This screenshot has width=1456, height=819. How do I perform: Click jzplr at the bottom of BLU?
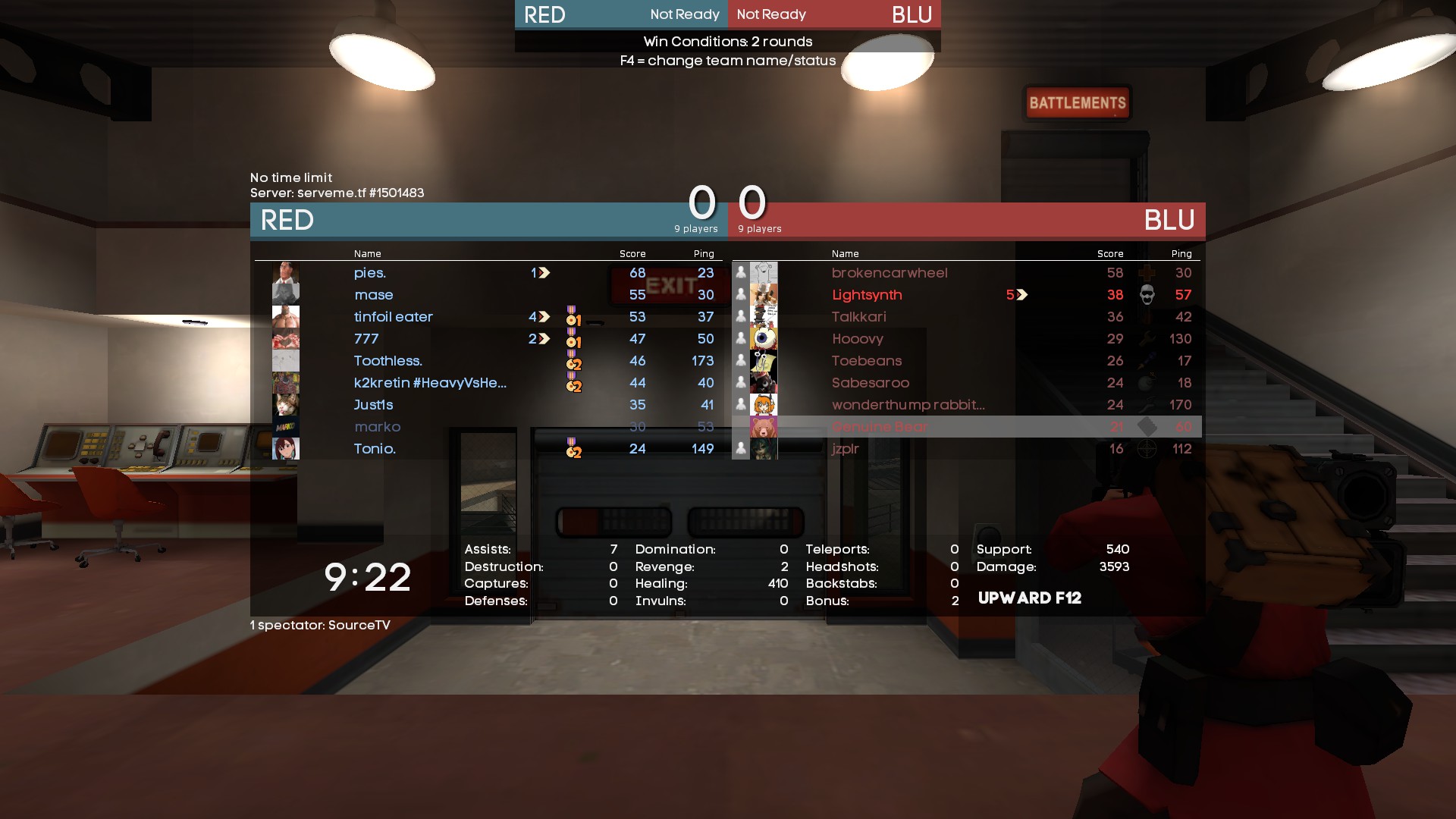(x=845, y=449)
